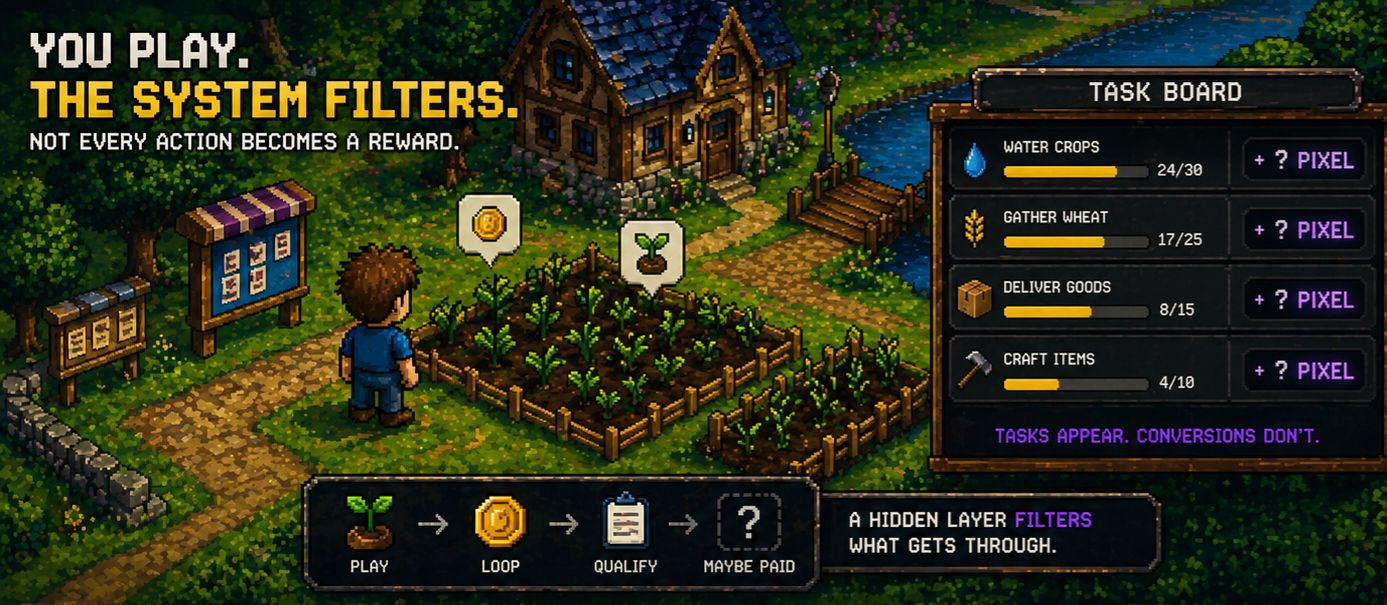Screen dimensions: 1387x605
Task: Select the Loop coin icon
Action: (500, 522)
